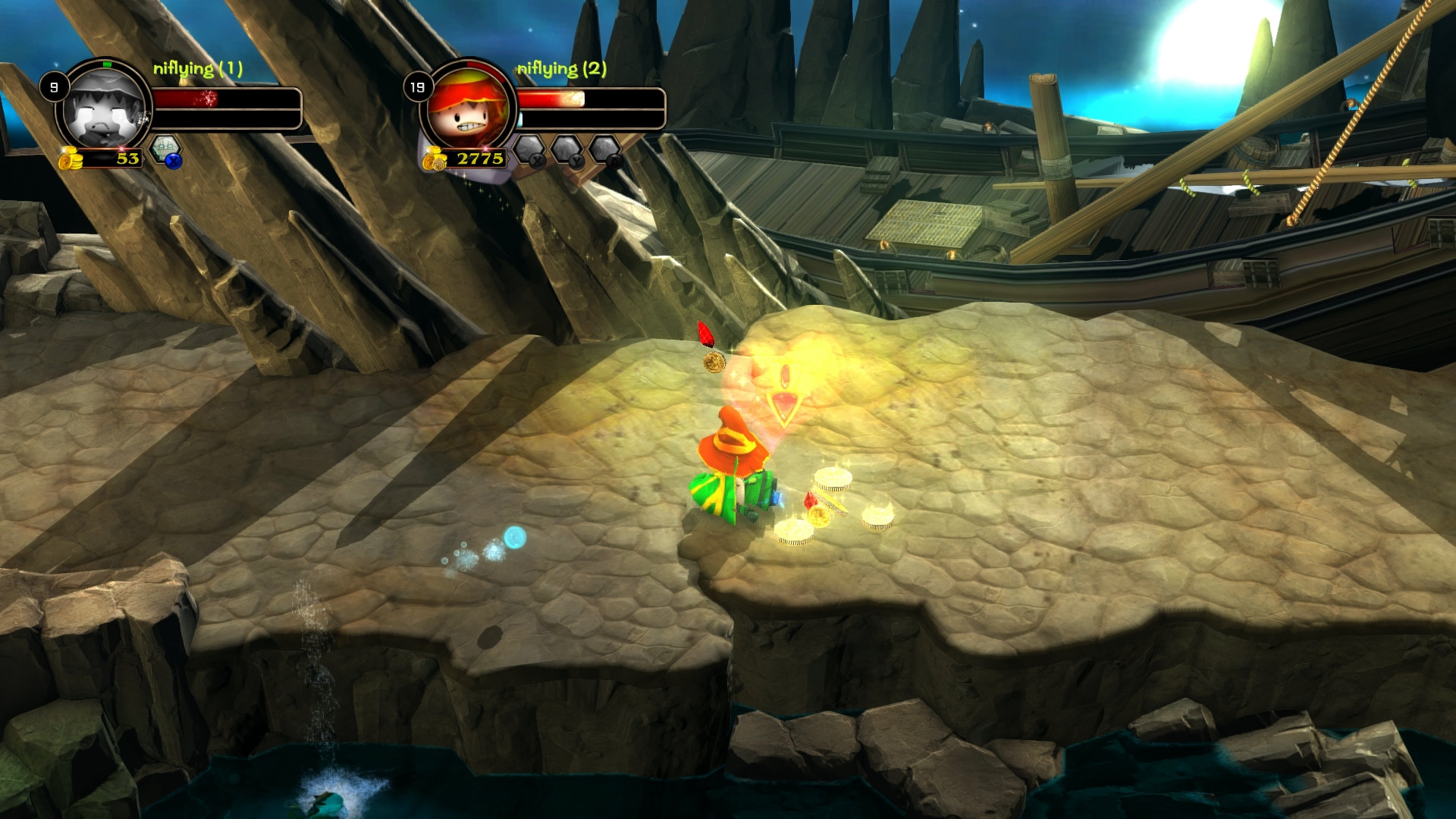Click niflying (1)'s red health bar
Screen dimensions: 1456x819
[x=186, y=97]
